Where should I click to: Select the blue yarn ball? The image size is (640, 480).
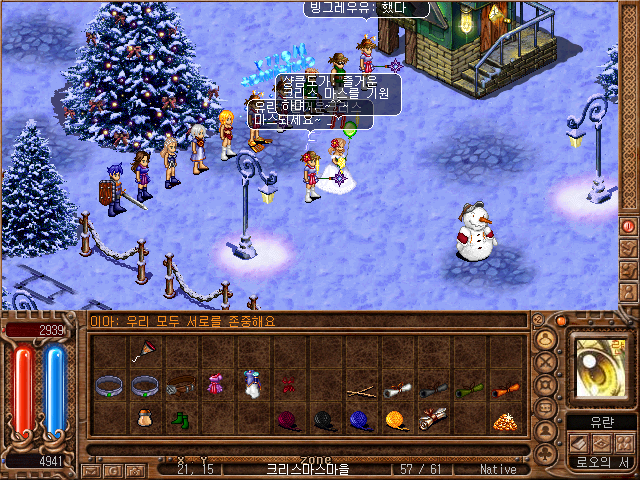360,420
